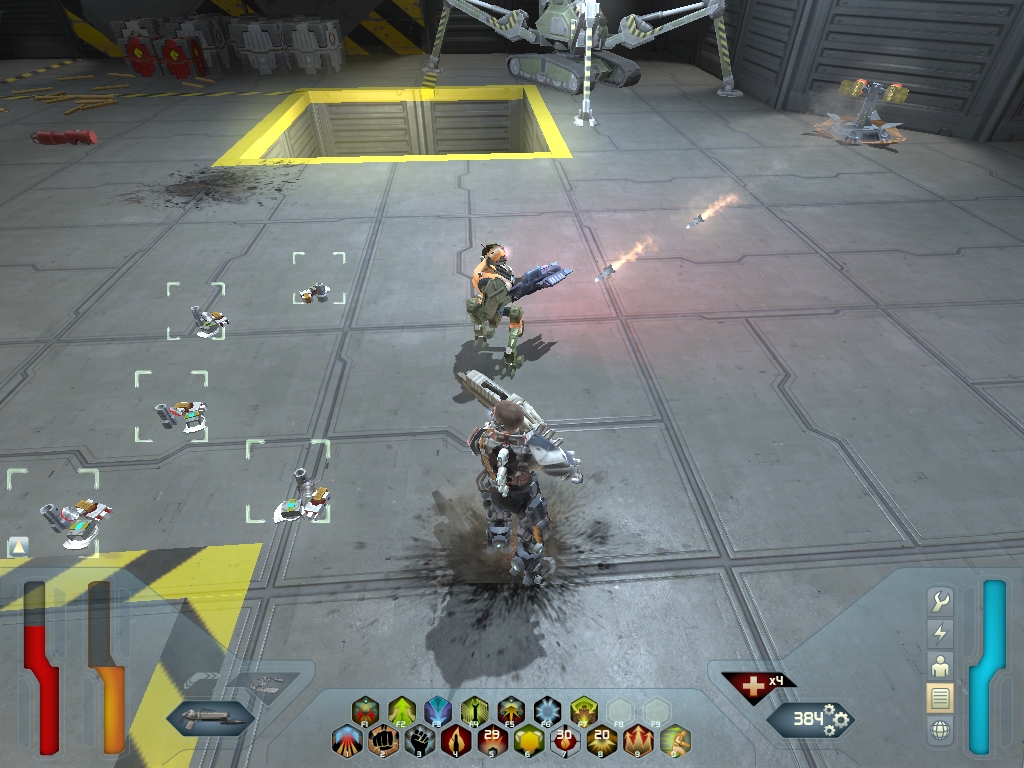Image resolution: width=1024 pixels, height=768 pixels.
Task: Open the character silhouette panel
Action: pyautogui.click(x=940, y=665)
